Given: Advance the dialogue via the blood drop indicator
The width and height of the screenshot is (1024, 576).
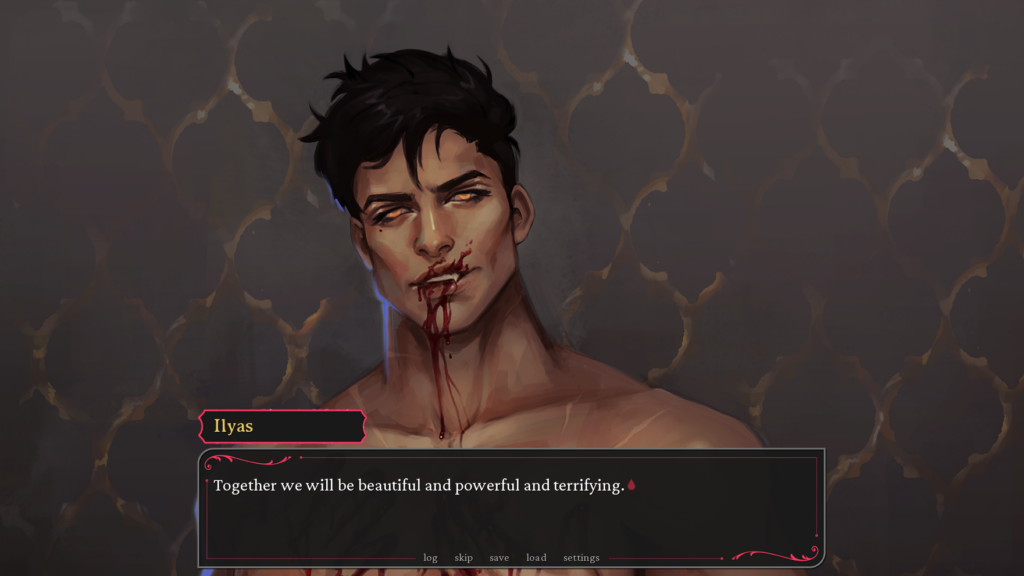Looking at the screenshot, I should pos(632,486).
